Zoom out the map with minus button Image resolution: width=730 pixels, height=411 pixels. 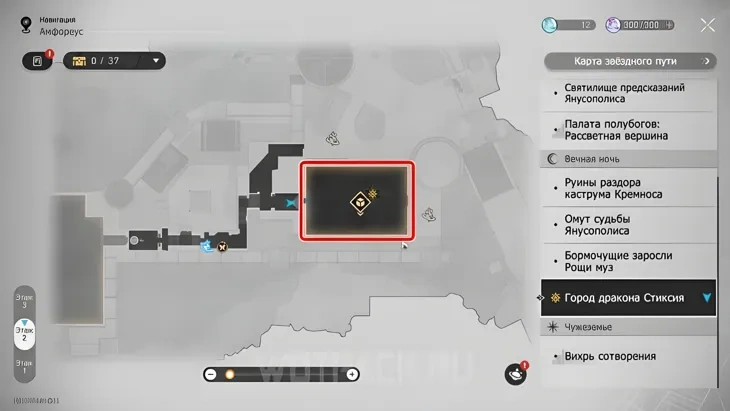click(x=211, y=374)
